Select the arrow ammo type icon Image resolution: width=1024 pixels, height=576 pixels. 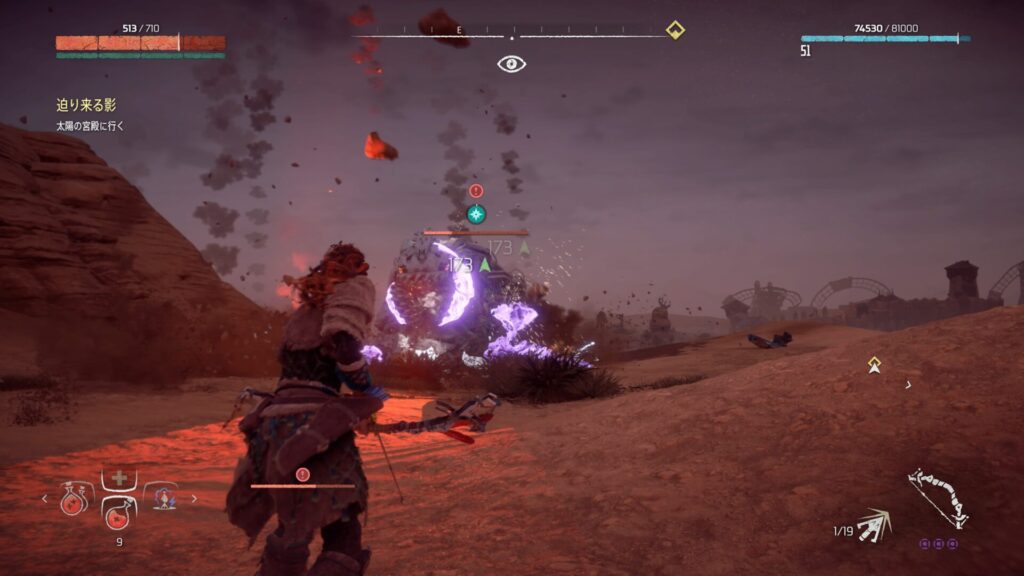(875, 524)
